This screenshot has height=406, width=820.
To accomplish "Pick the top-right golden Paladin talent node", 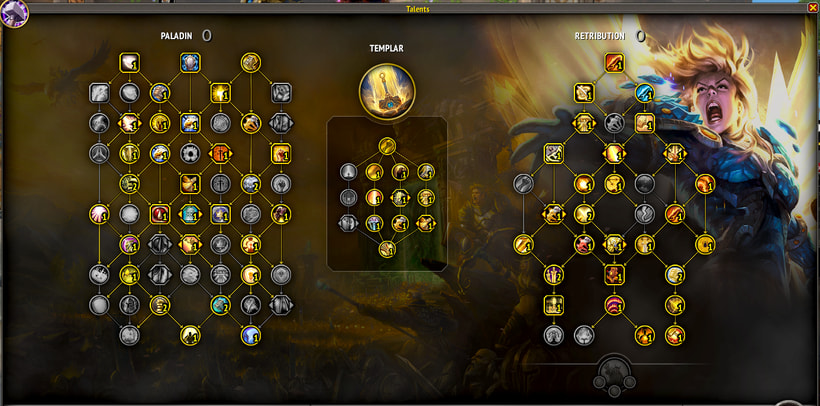I will point(251,63).
